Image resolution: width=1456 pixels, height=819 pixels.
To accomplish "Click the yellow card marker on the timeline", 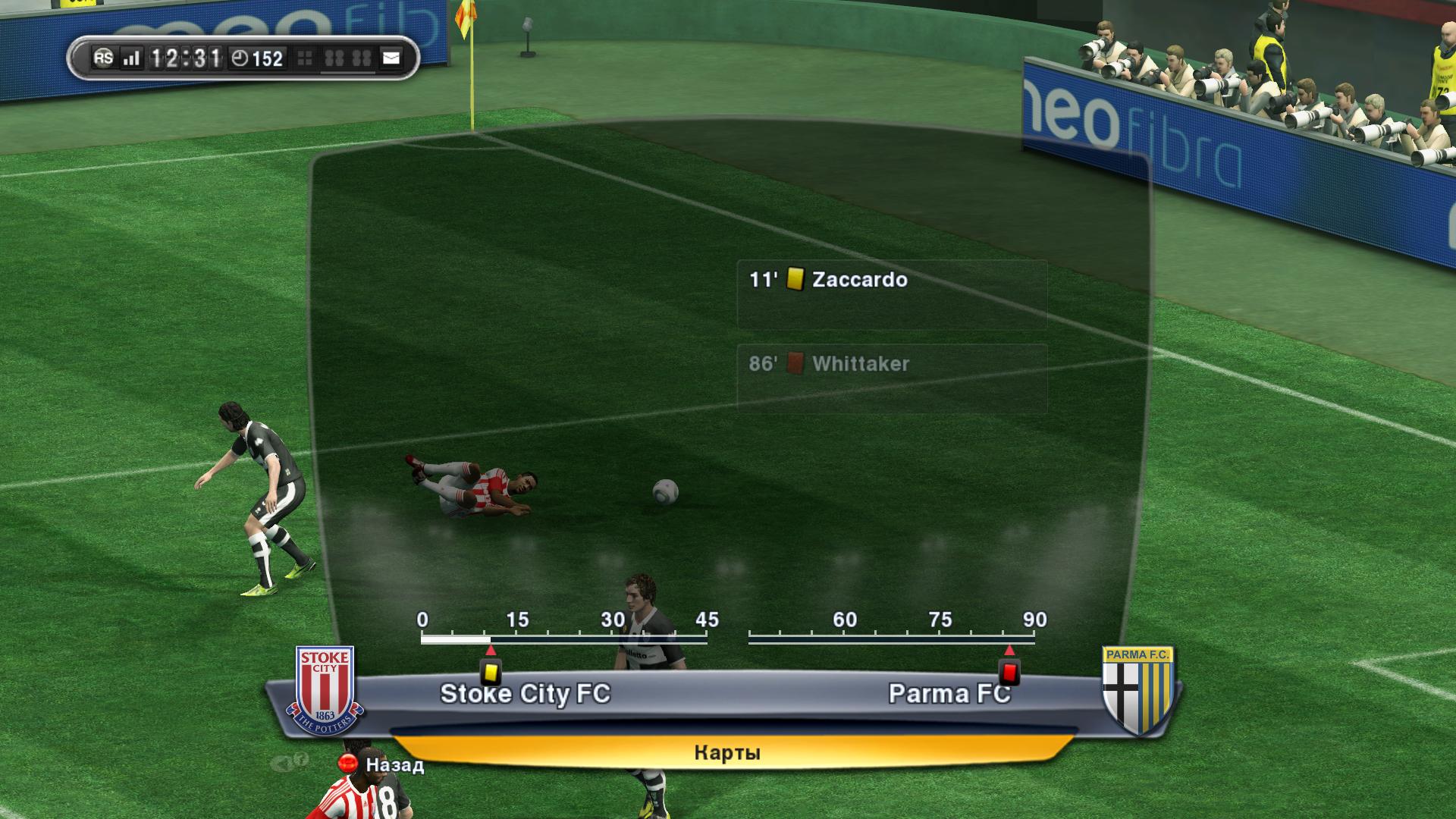I will click(x=490, y=672).
